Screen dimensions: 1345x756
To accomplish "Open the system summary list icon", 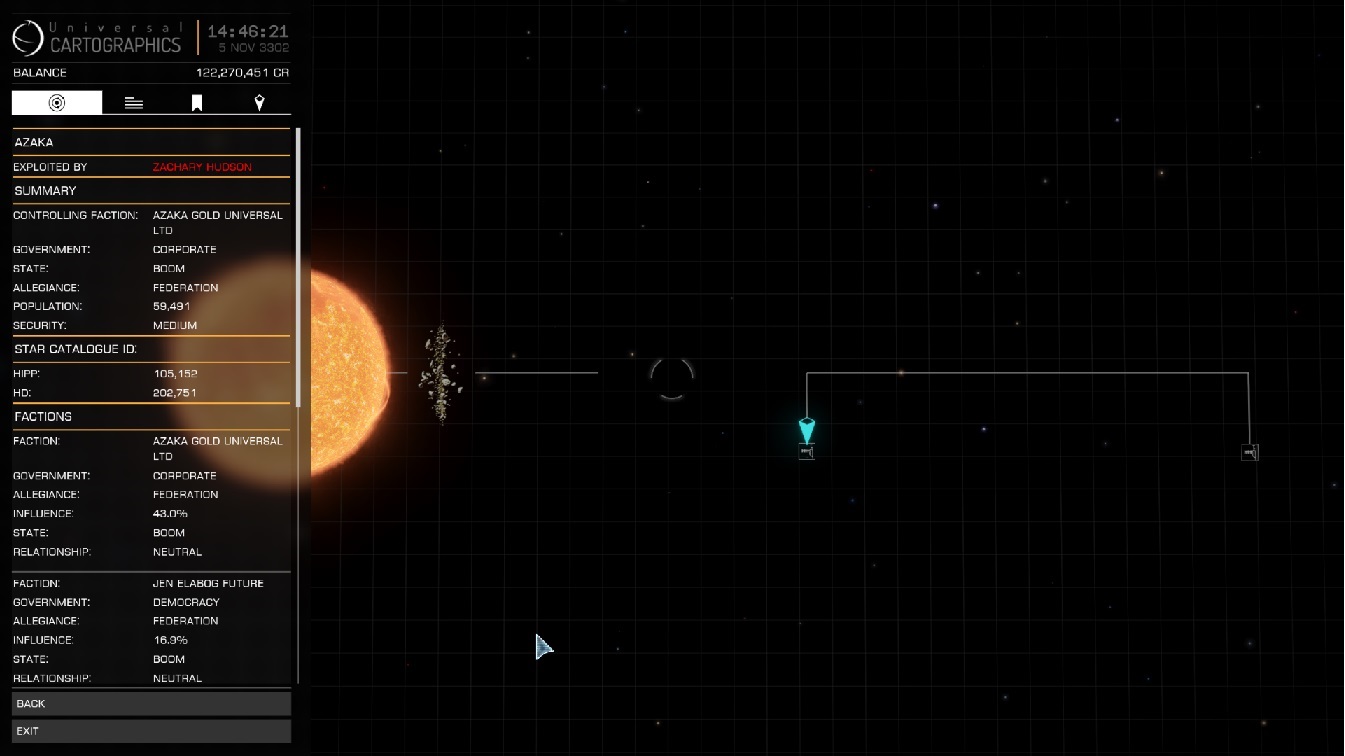I will pos(133,100).
